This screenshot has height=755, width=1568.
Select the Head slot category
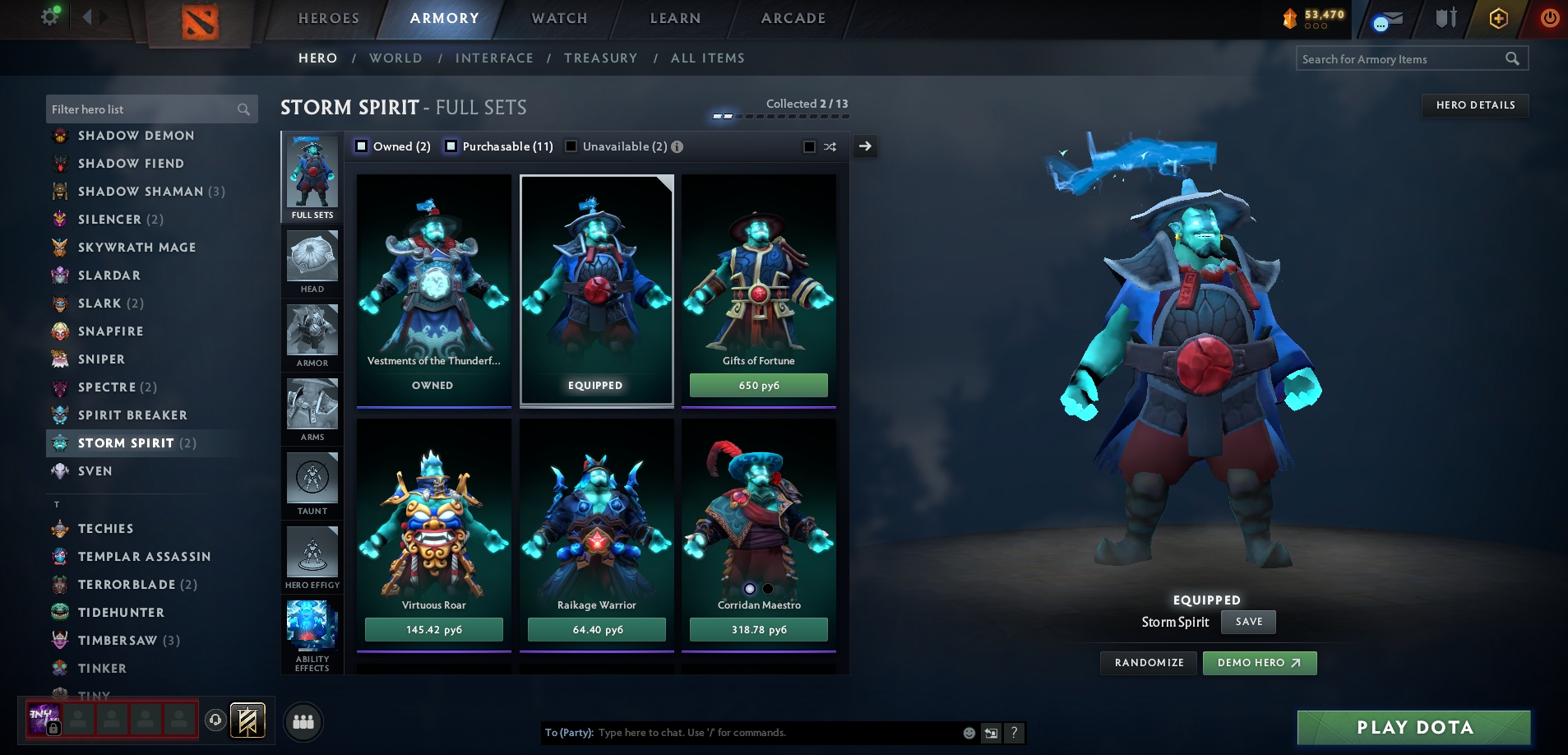point(312,262)
